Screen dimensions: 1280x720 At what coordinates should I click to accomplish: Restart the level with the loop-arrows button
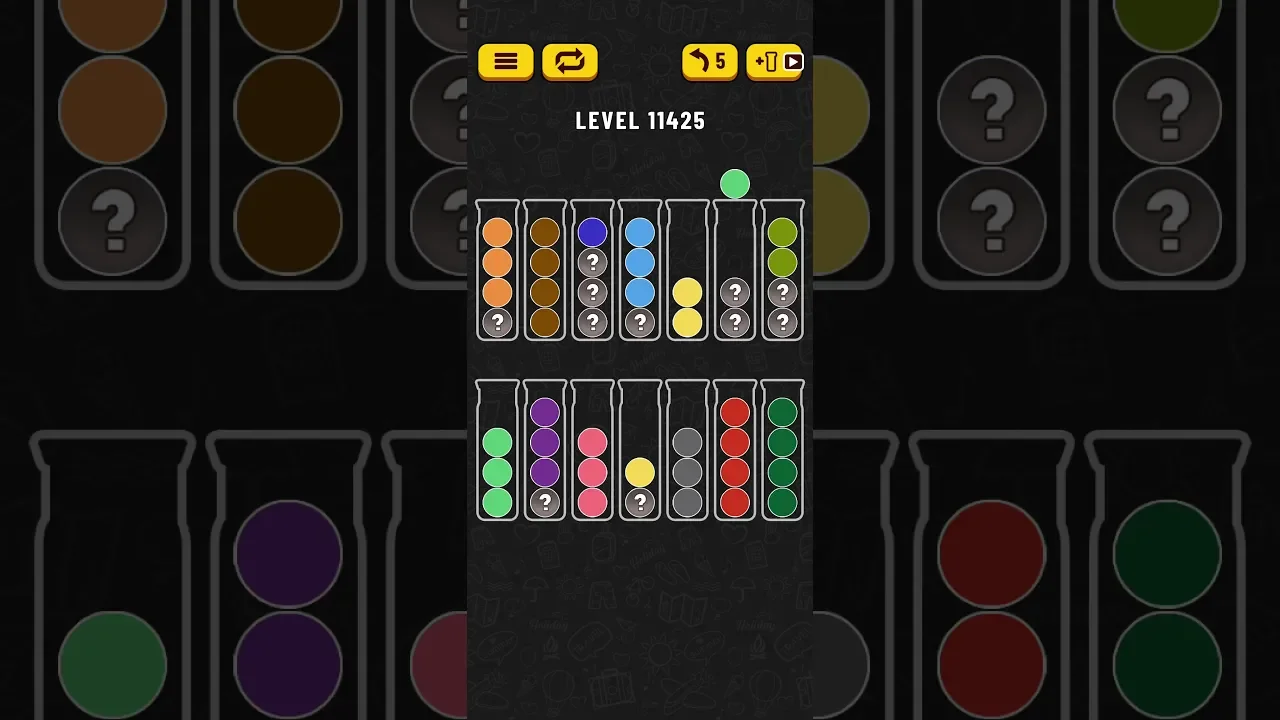(x=569, y=62)
